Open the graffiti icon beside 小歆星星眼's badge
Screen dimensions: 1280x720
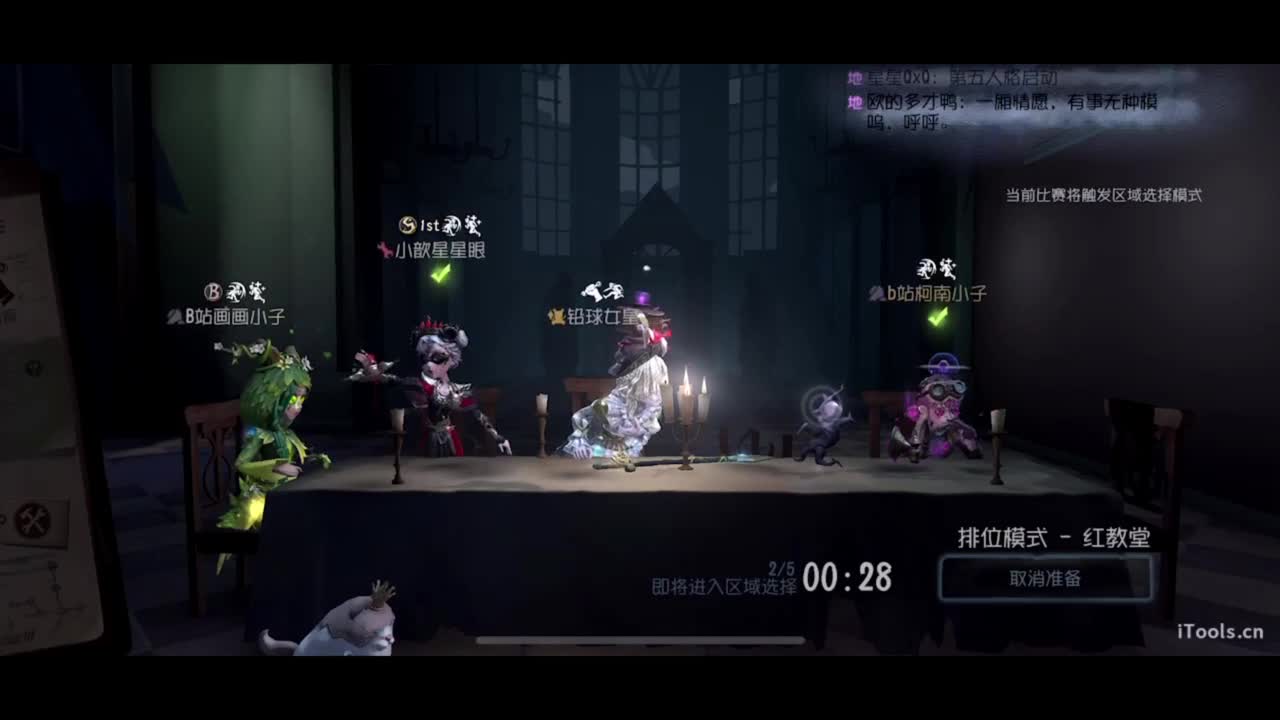452,225
